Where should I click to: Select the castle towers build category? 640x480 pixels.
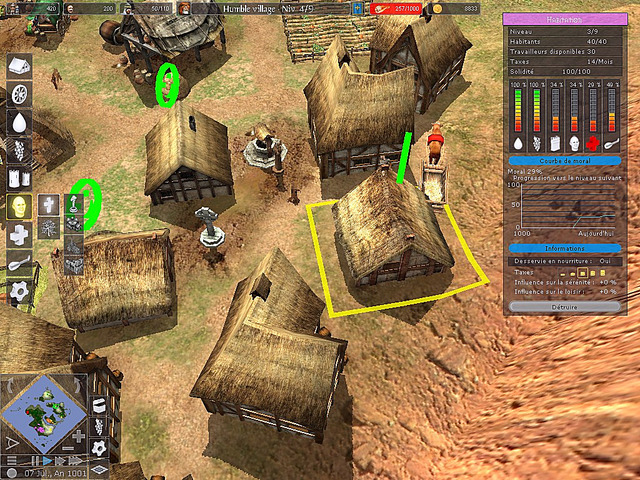tap(18, 179)
